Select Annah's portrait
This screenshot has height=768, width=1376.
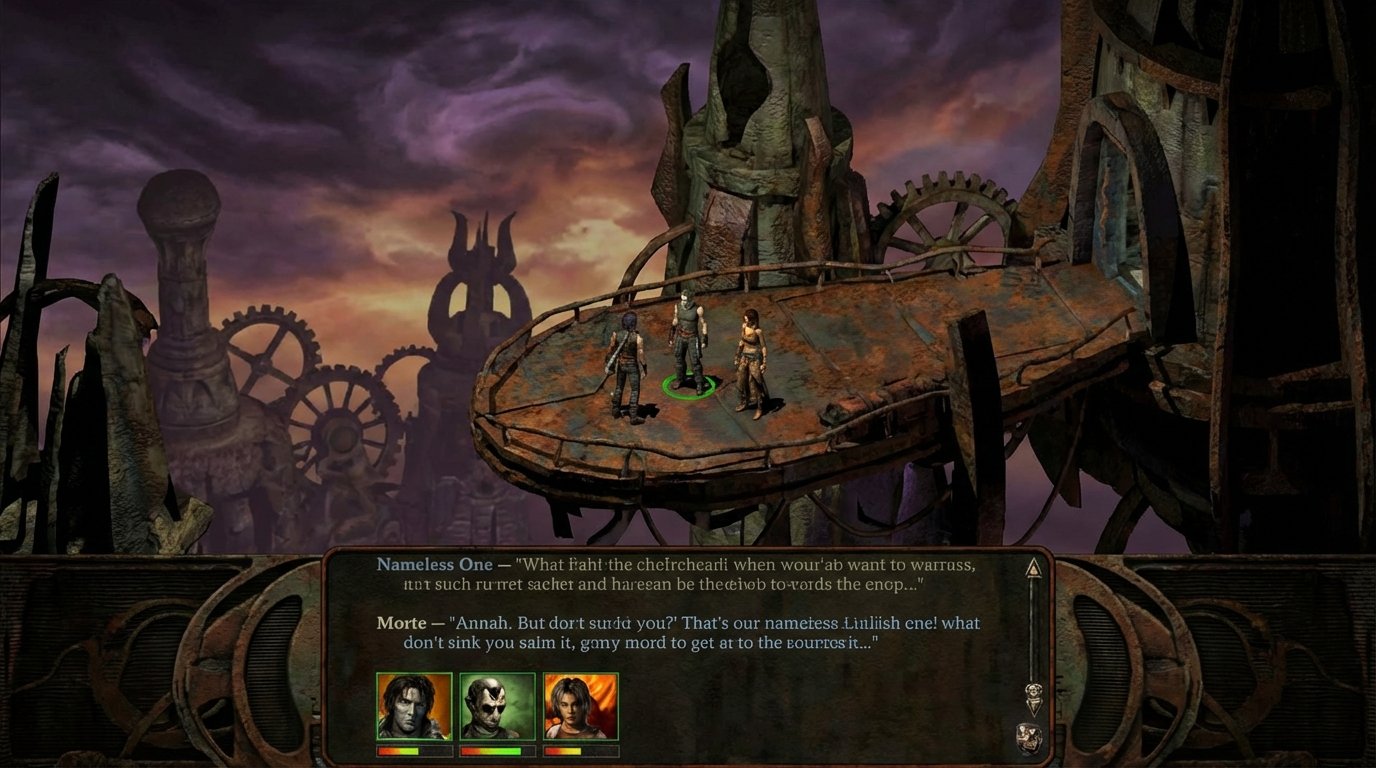(579, 706)
